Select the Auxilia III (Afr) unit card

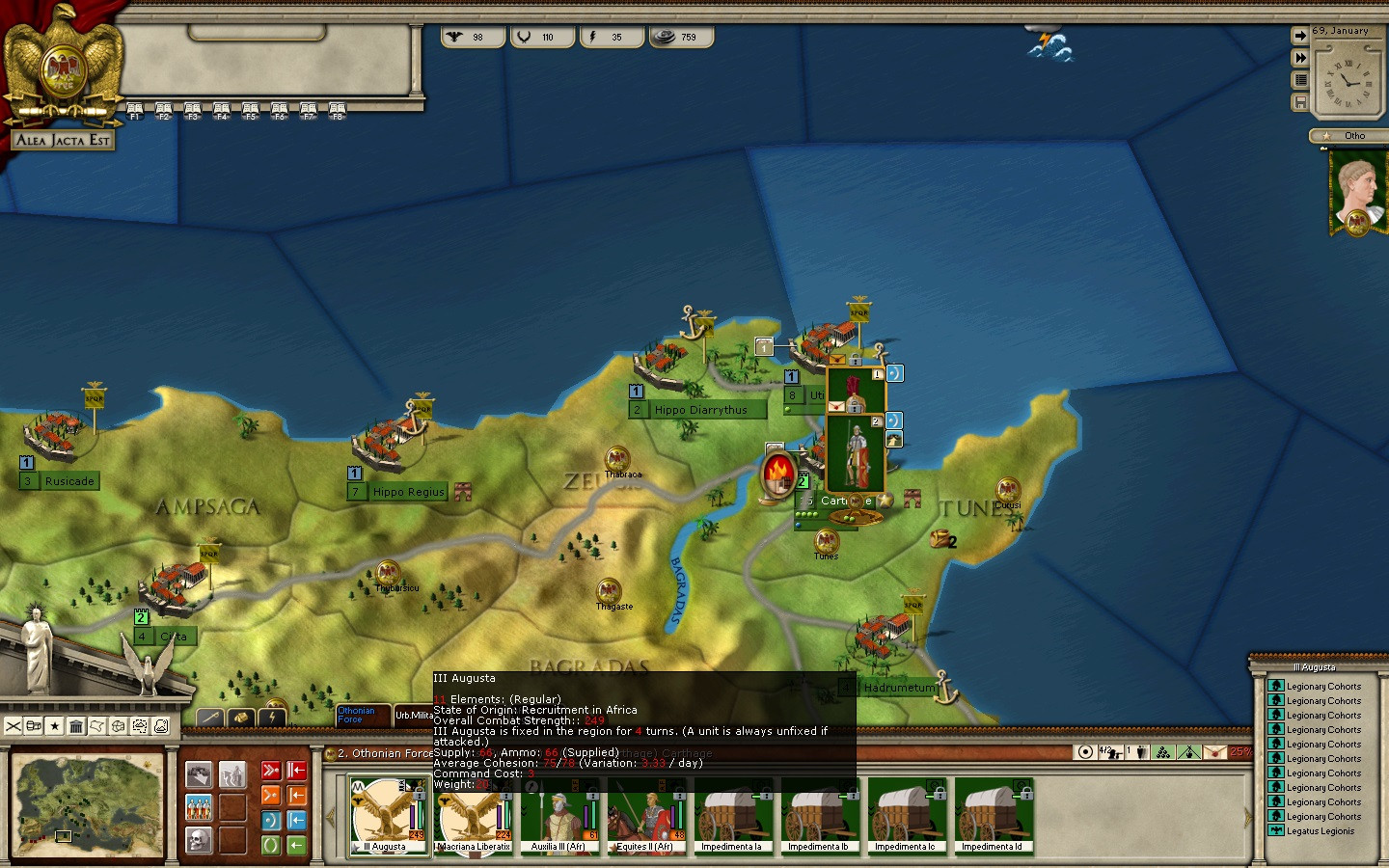tap(559, 816)
